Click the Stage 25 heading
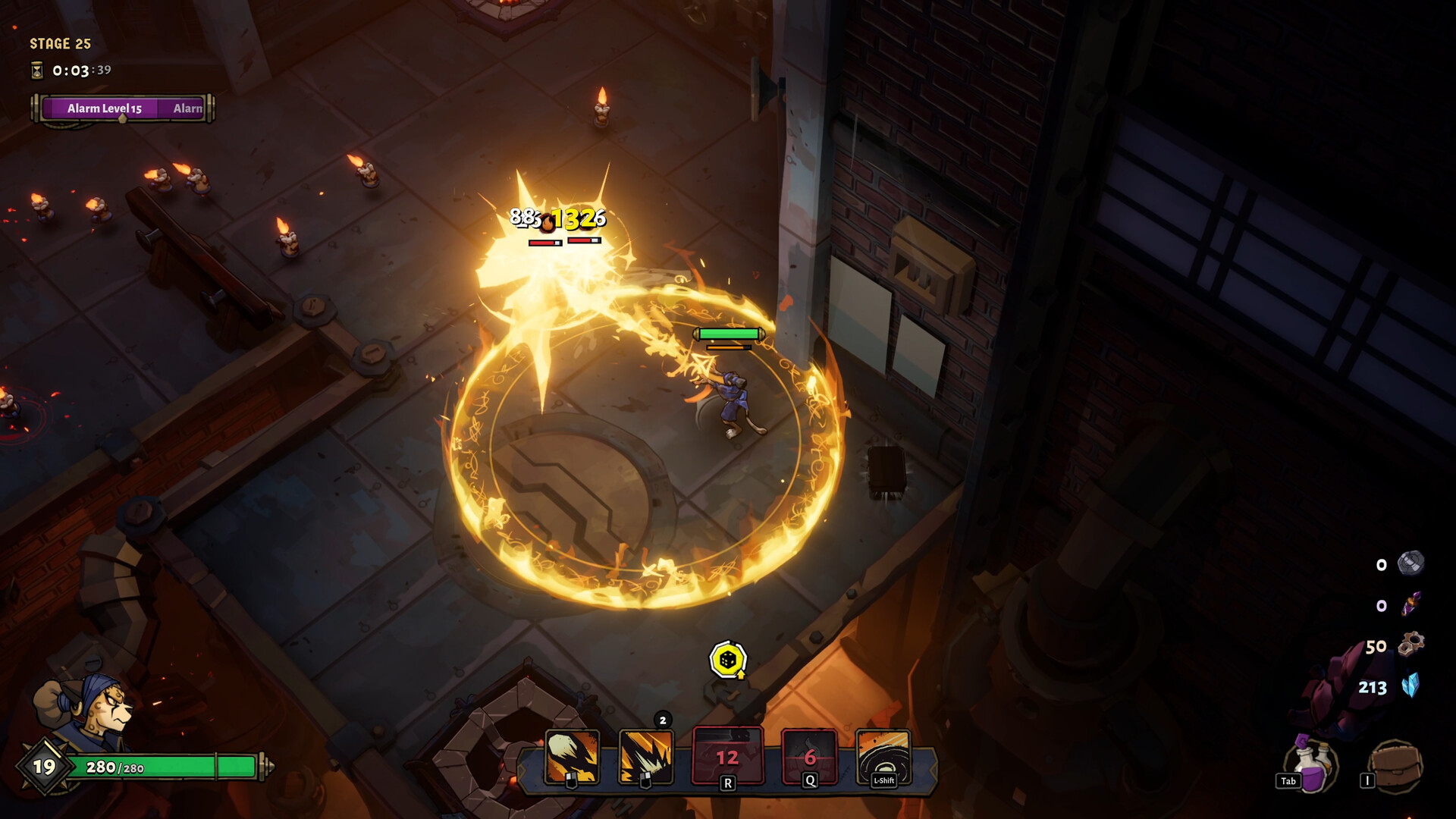The height and width of the screenshot is (819, 1456). coord(59,43)
